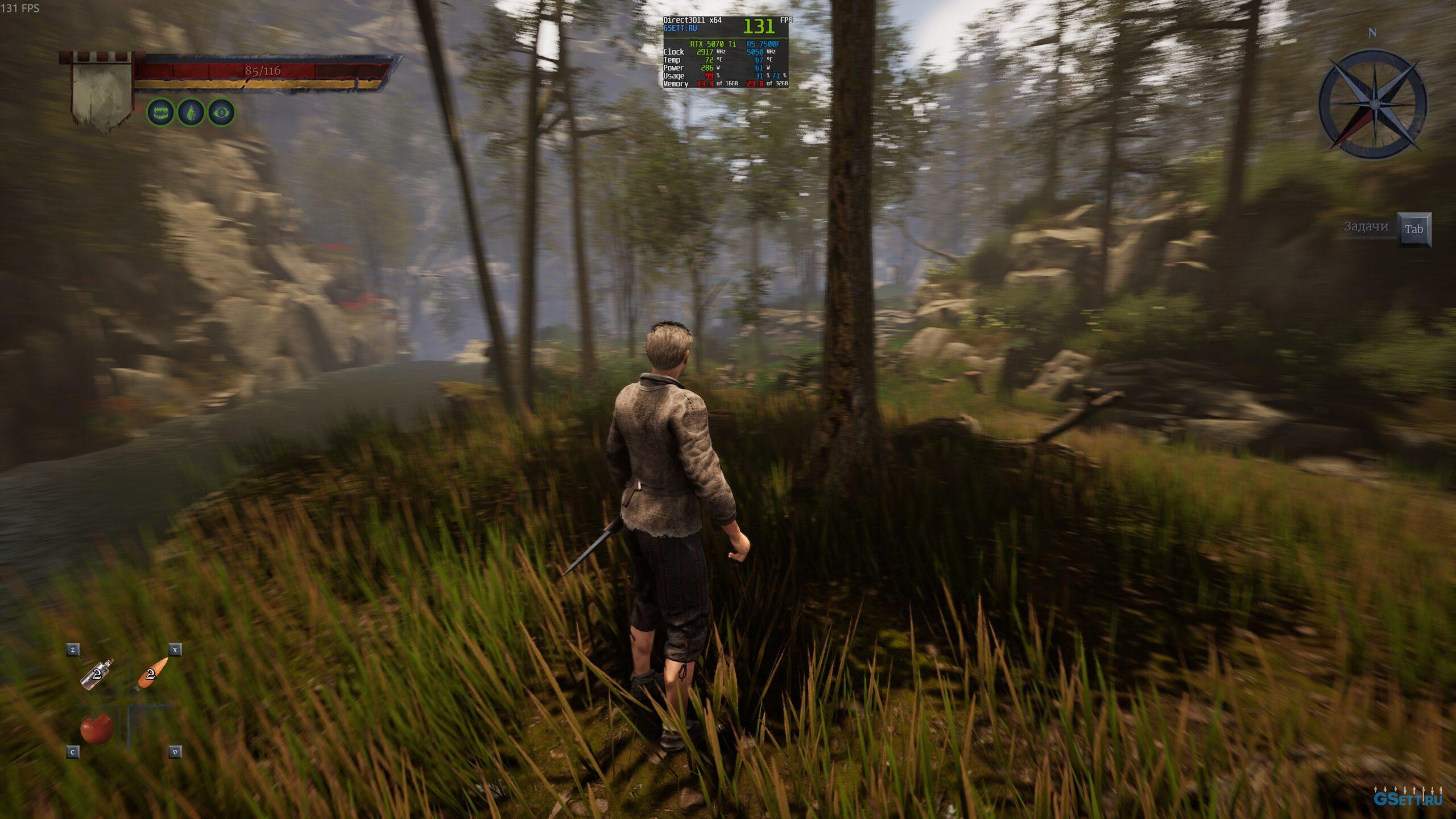
Task: Choose the red tomato quick slot
Action: 97,729
